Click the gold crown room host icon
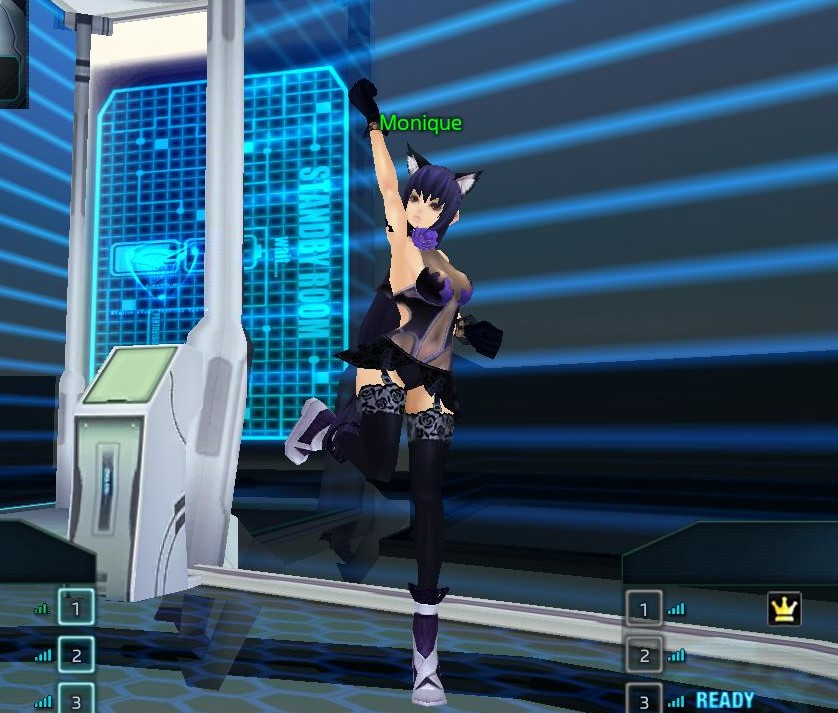The image size is (838, 713). coord(784,609)
